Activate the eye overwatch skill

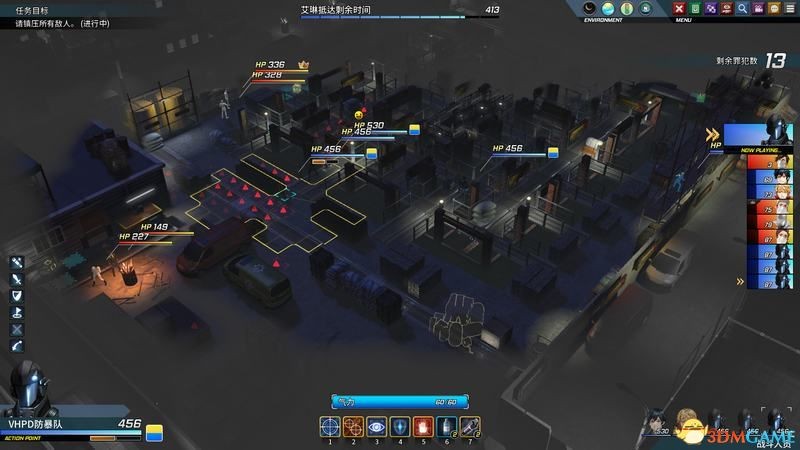point(377,428)
